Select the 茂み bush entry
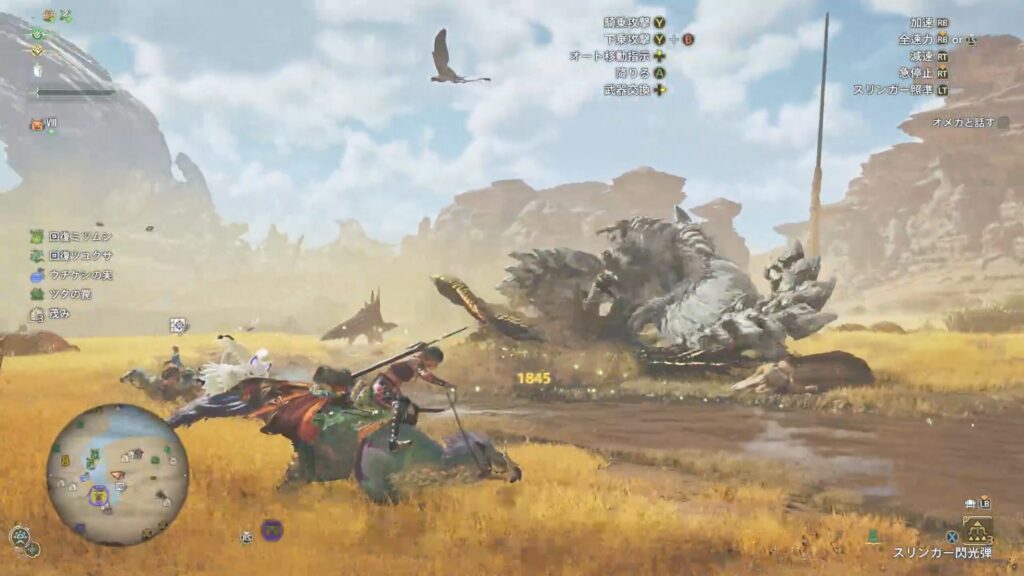This screenshot has height=576, width=1024. tap(50, 313)
